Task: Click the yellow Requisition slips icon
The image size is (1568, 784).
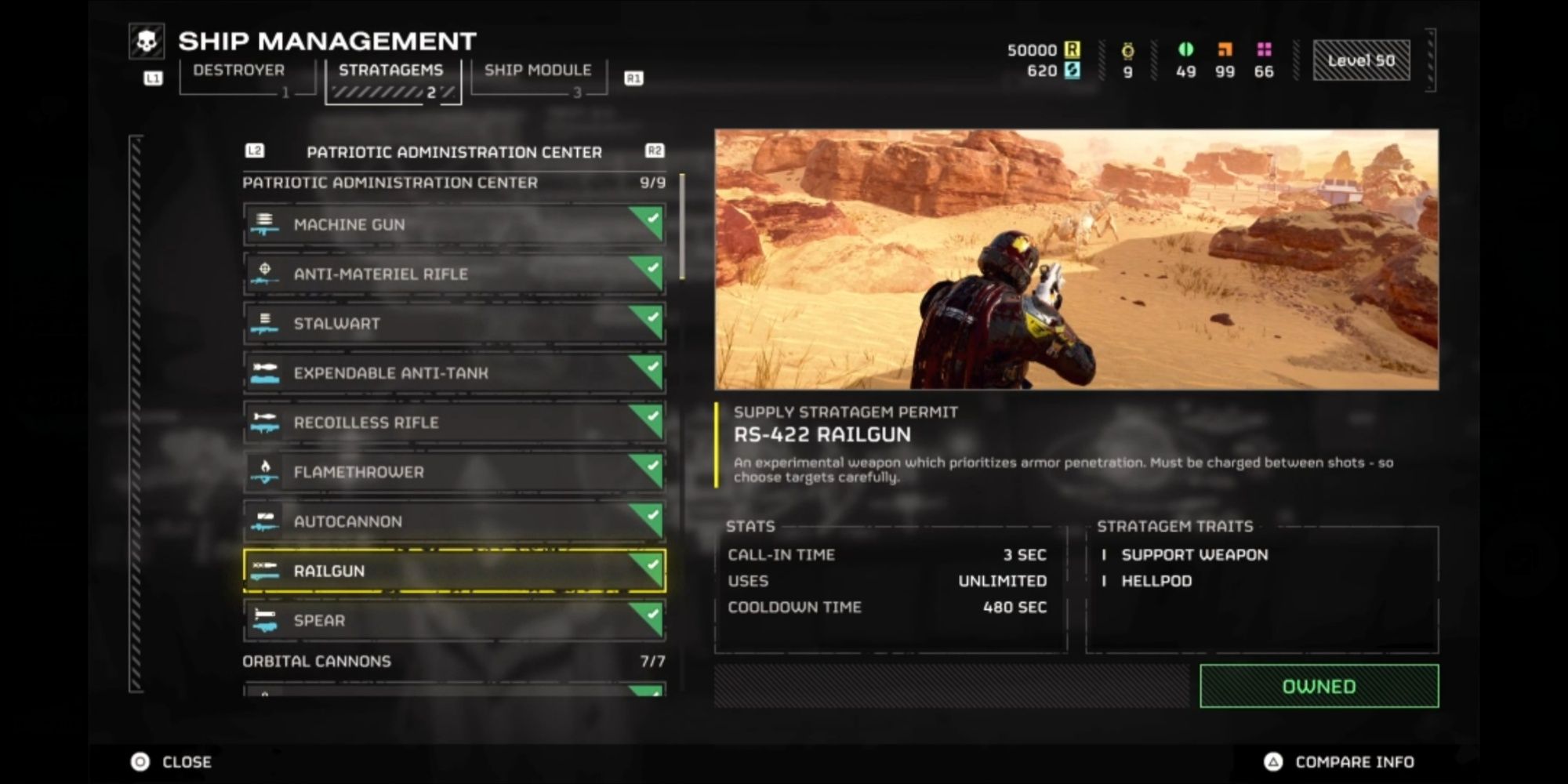Action: click(1073, 49)
